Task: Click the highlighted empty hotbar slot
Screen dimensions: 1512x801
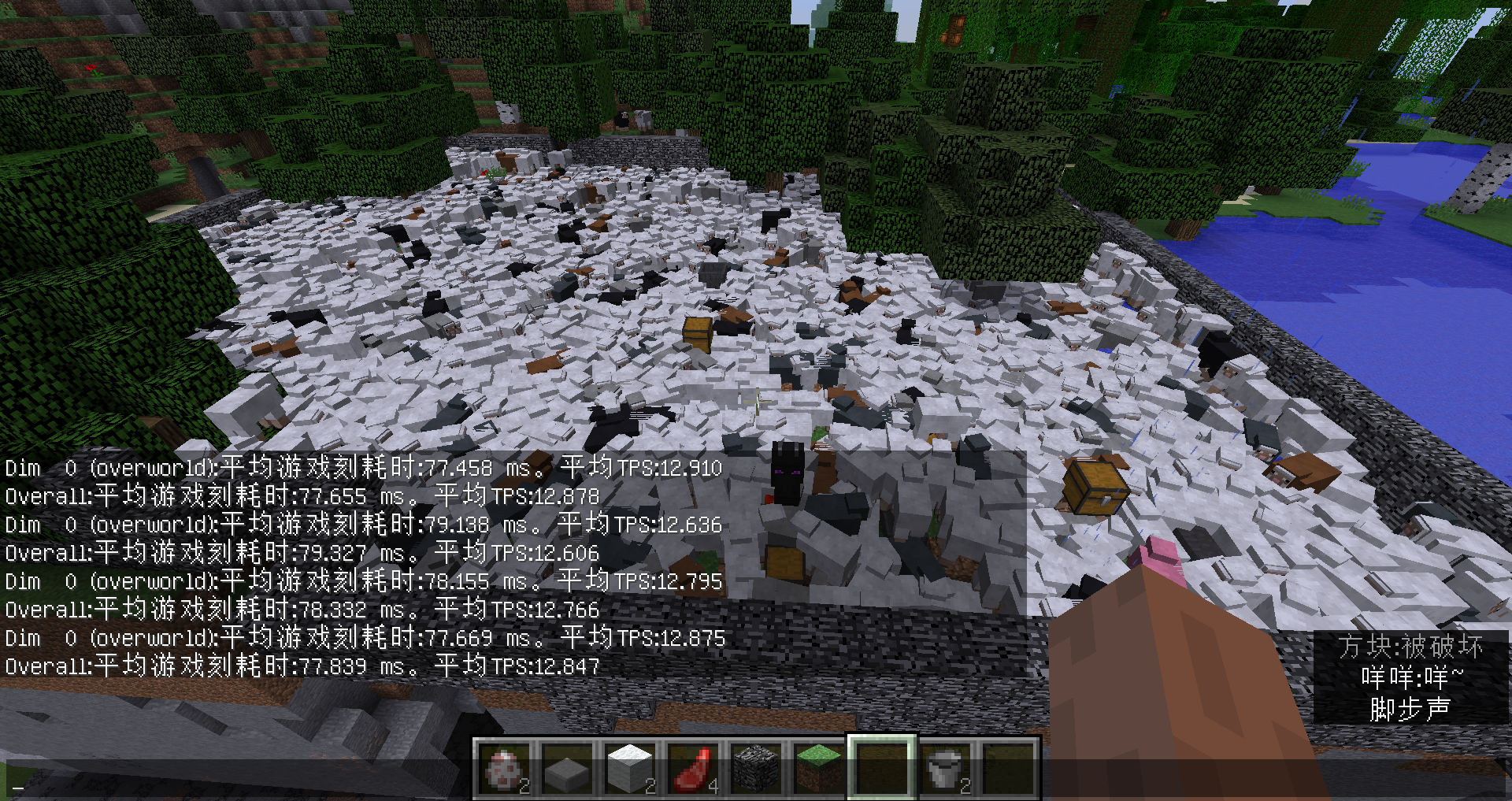Action: tap(882, 769)
